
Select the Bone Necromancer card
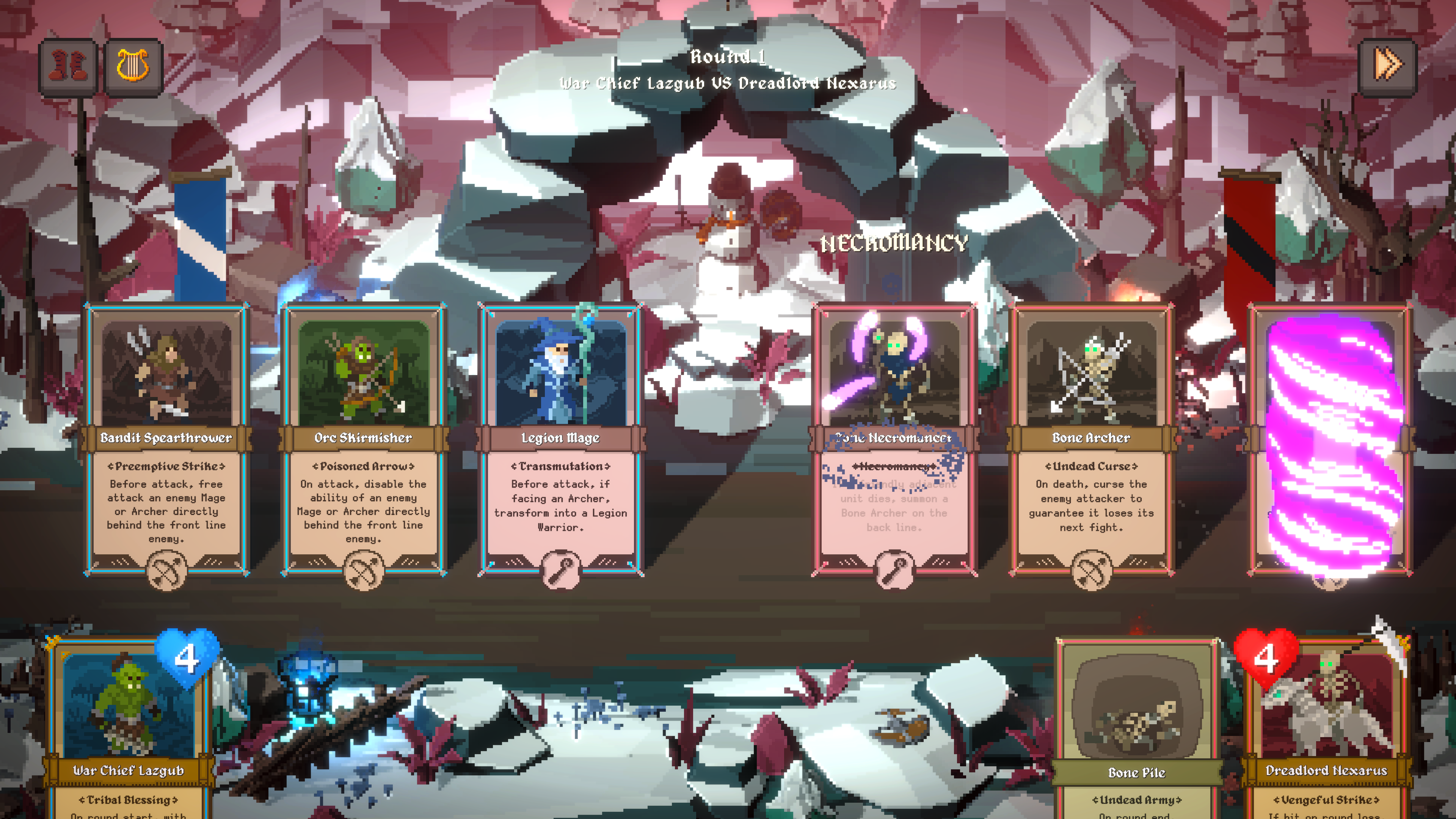pos(894,438)
